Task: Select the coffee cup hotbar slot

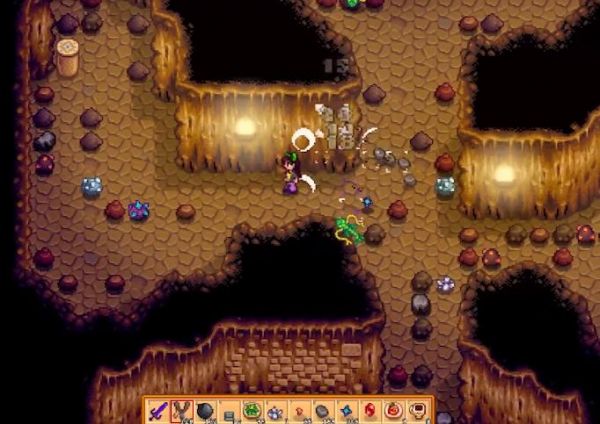Action: [416, 410]
